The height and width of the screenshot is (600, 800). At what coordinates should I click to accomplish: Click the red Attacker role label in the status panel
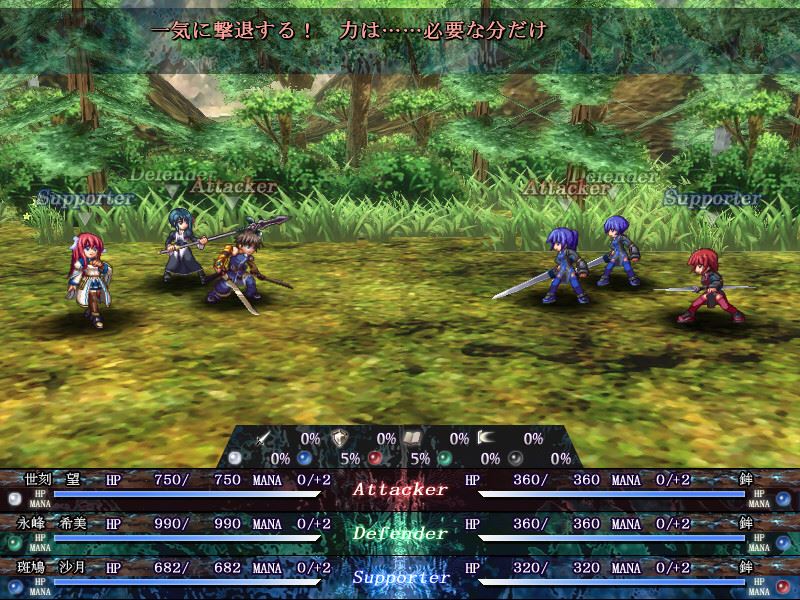(399, 490)
